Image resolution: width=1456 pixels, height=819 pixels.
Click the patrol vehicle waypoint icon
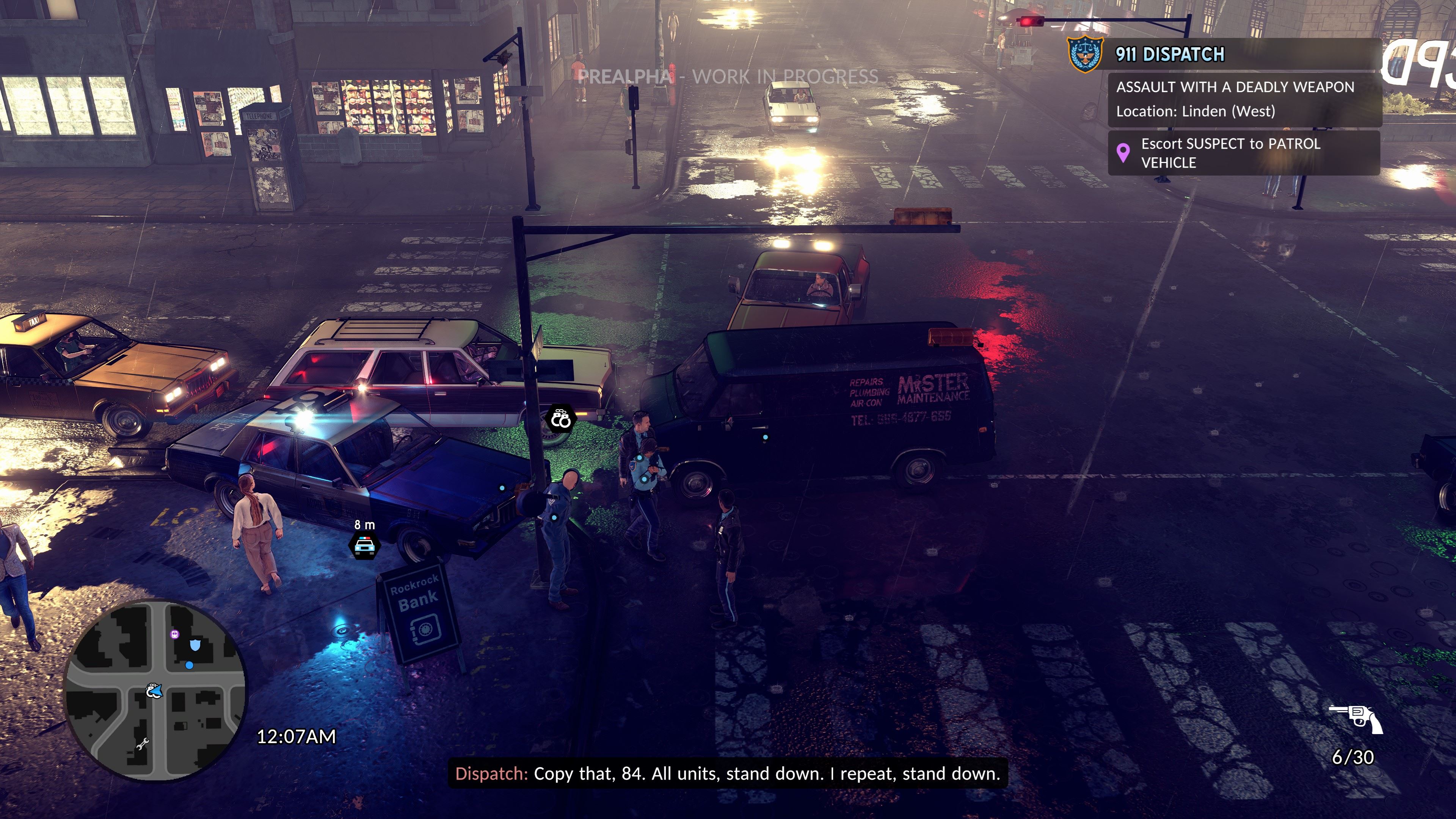[x=364, y=546]
